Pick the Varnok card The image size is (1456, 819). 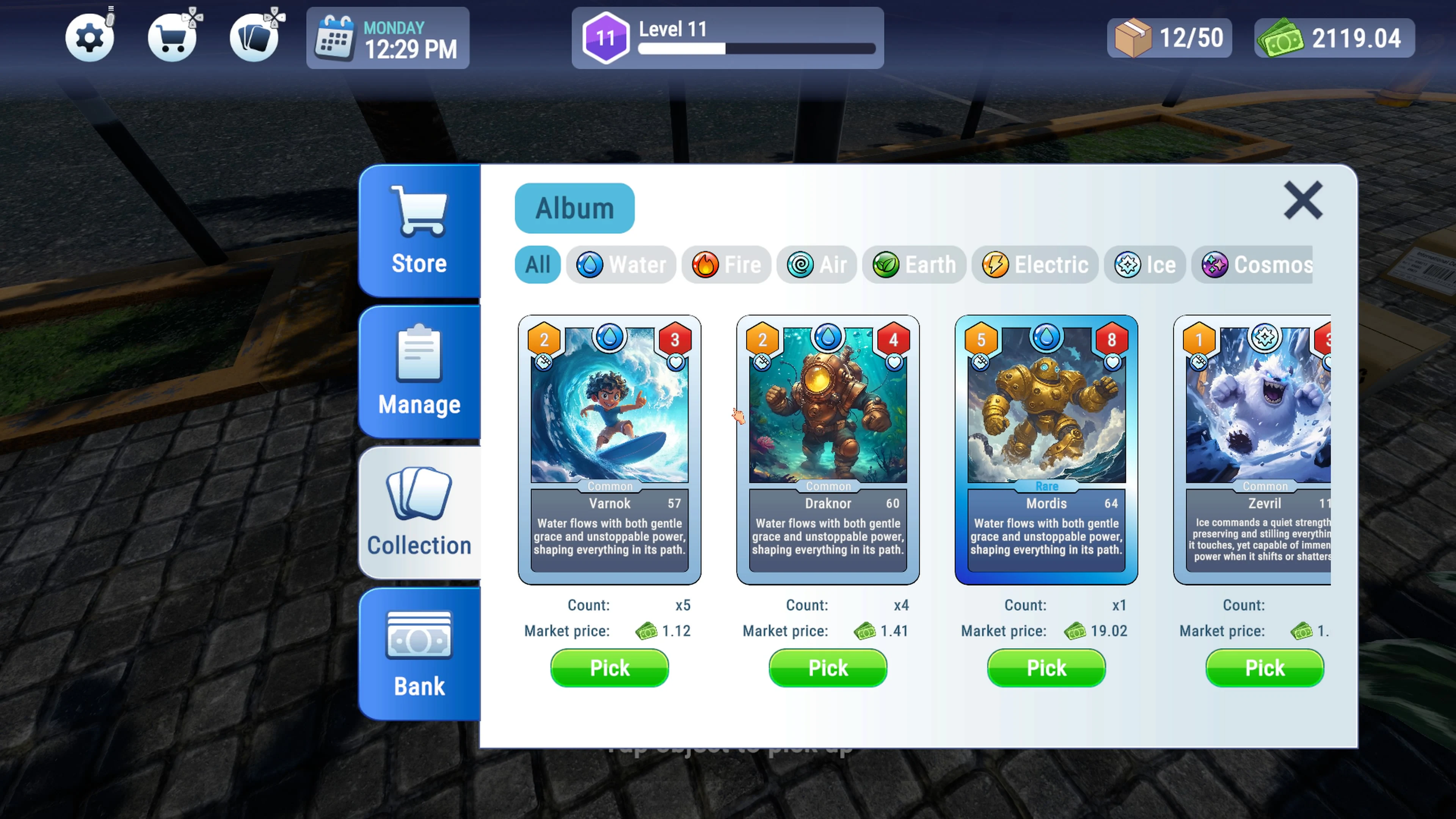[609, 667]
